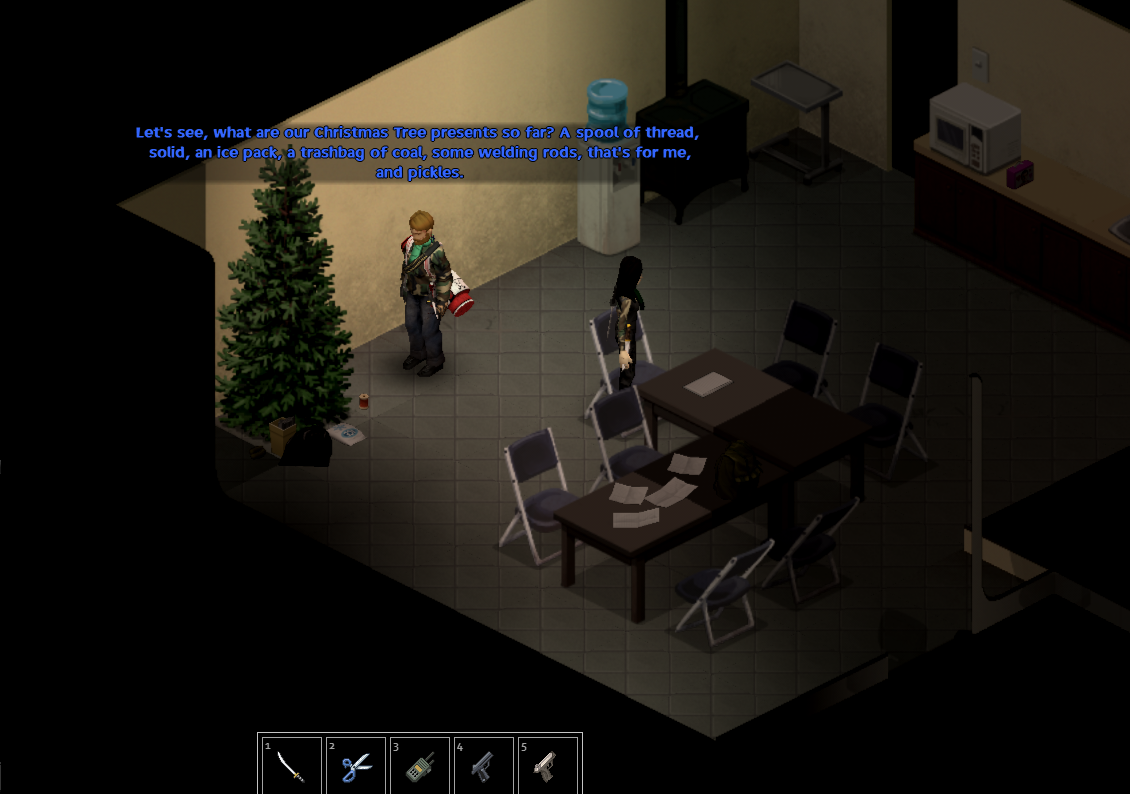Choose the walkie-talkie hotbar slot
The image size is (1130, 794).
[x=419, y=766]
